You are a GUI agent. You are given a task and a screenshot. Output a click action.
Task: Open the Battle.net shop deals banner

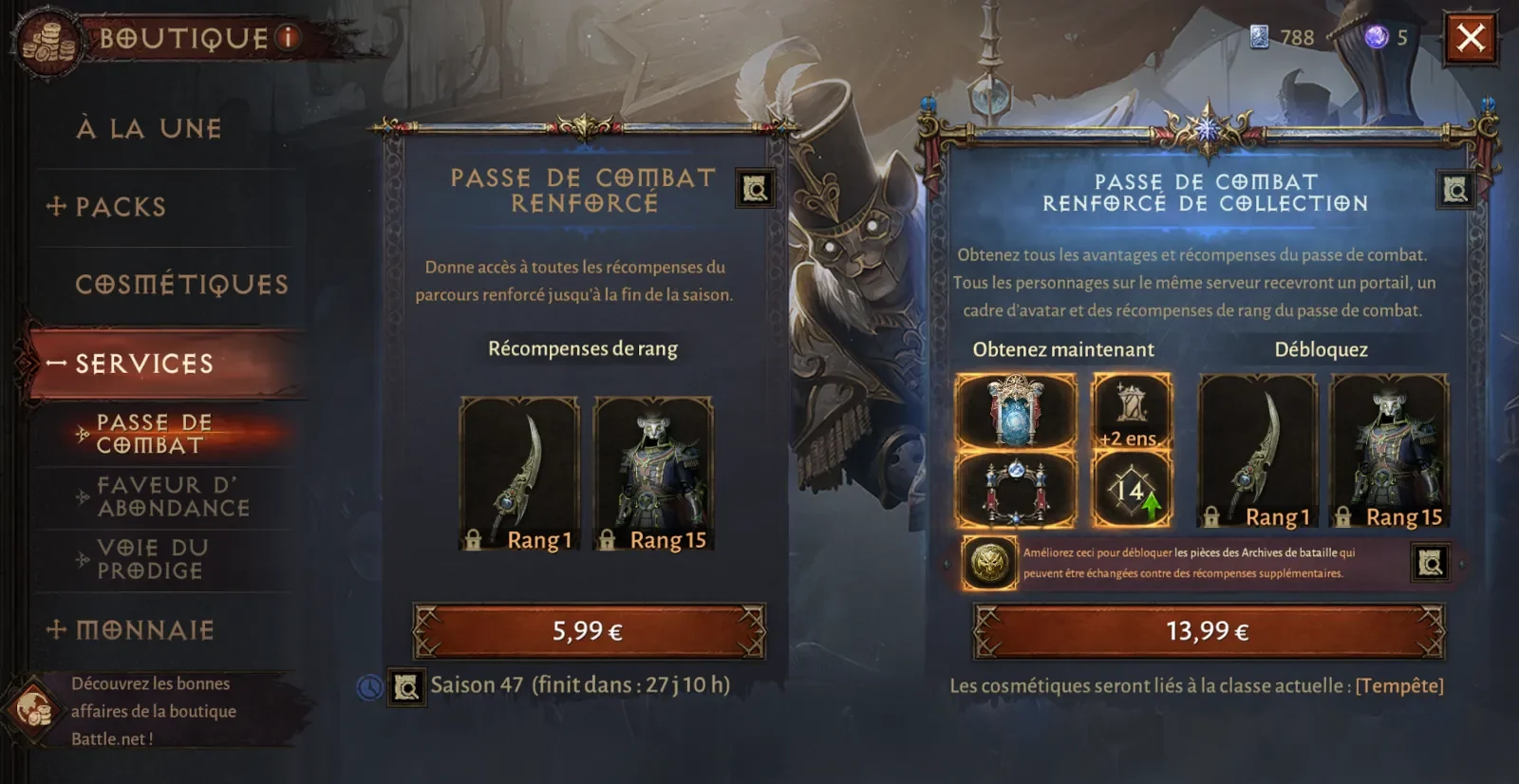152,710
